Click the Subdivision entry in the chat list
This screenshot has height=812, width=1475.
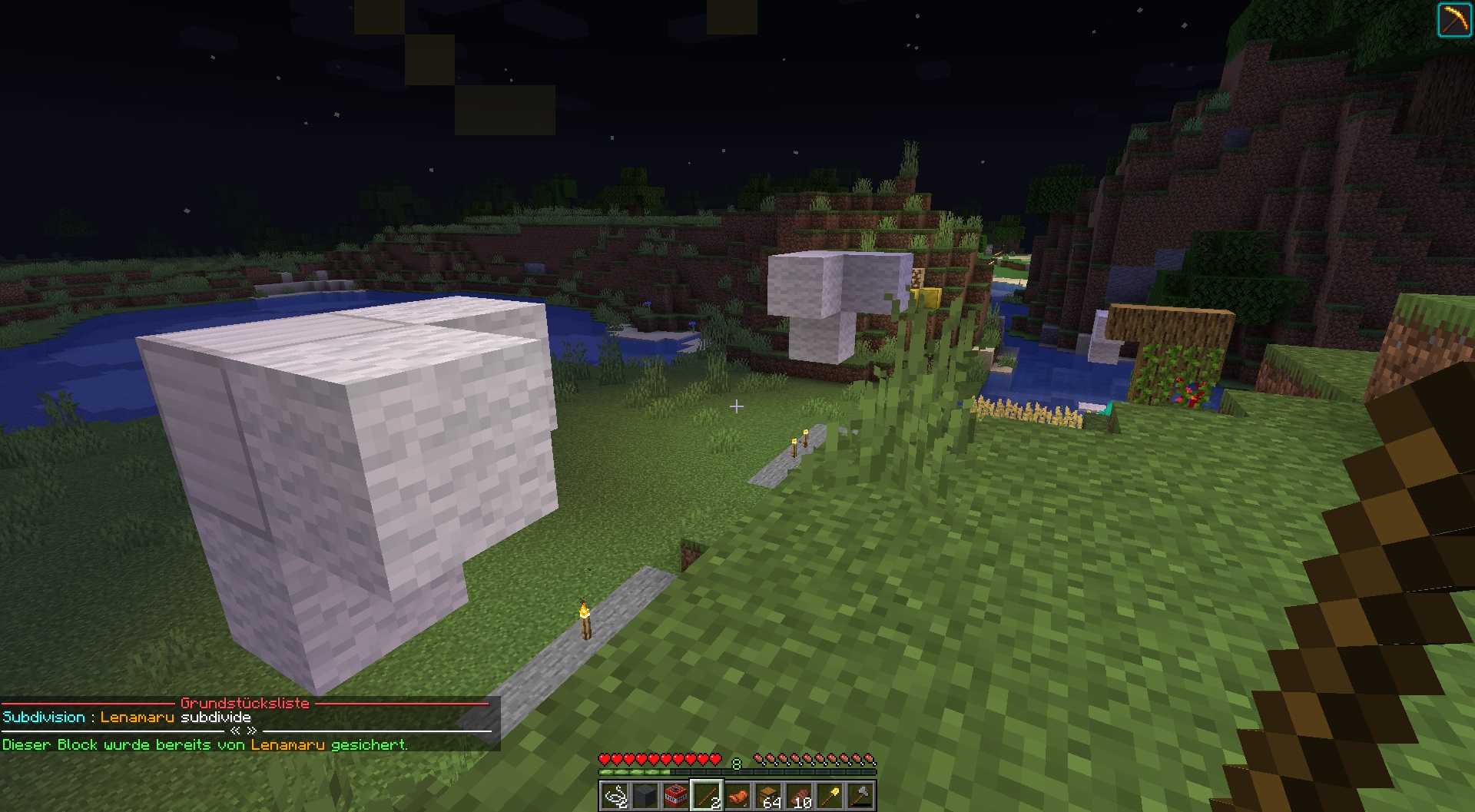(44, 717)
